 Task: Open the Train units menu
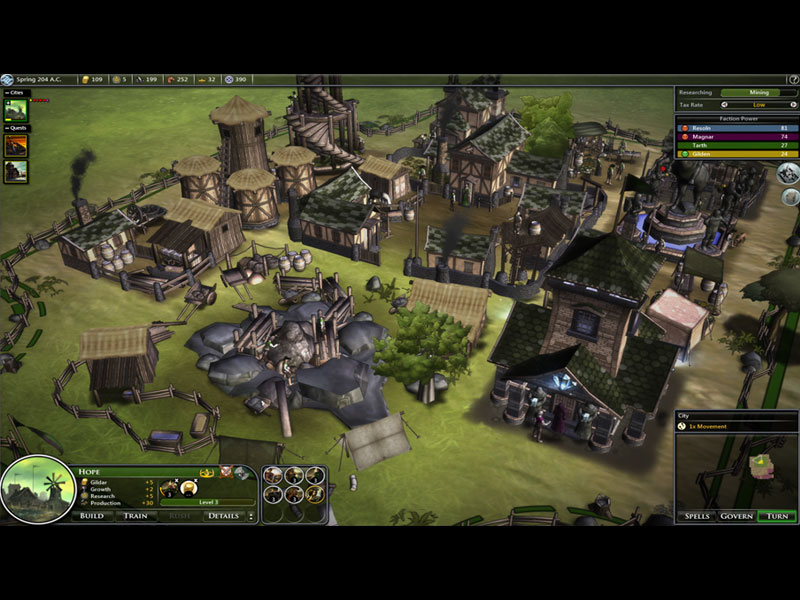pyautogui.click(x=134, y=516)
